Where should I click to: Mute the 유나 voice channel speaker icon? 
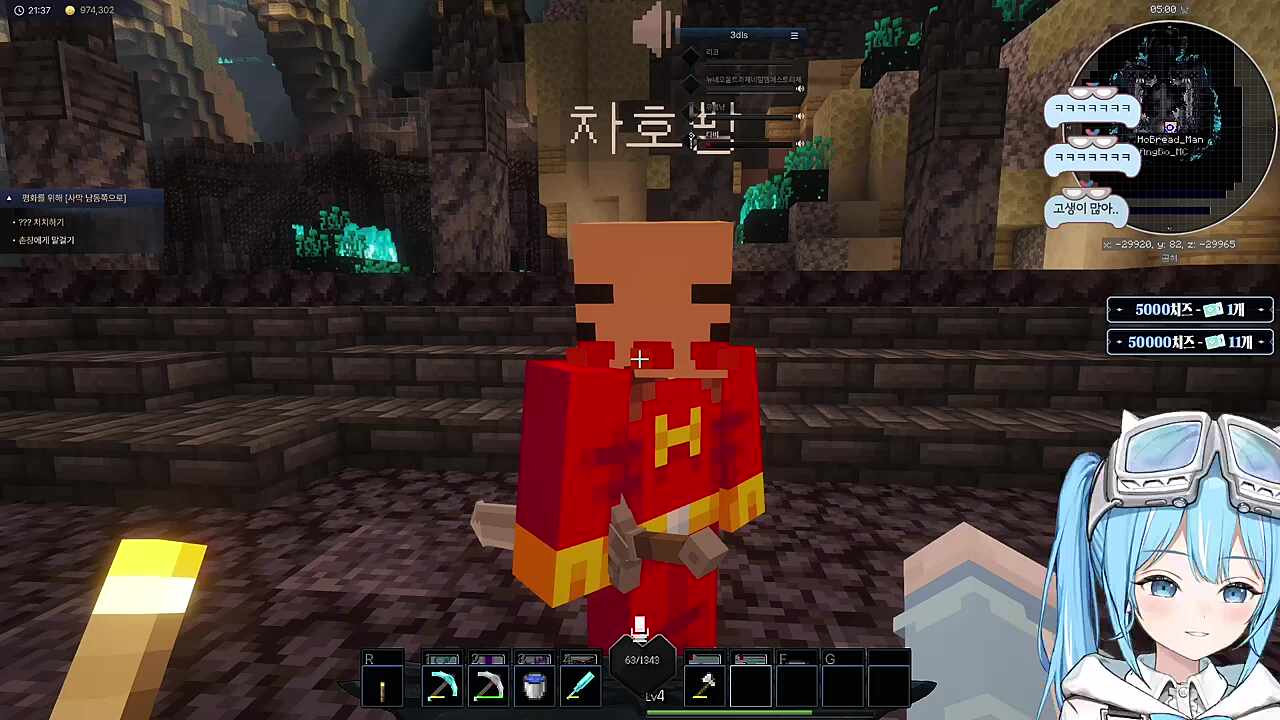pyautogui.click(x=800, y=116)
